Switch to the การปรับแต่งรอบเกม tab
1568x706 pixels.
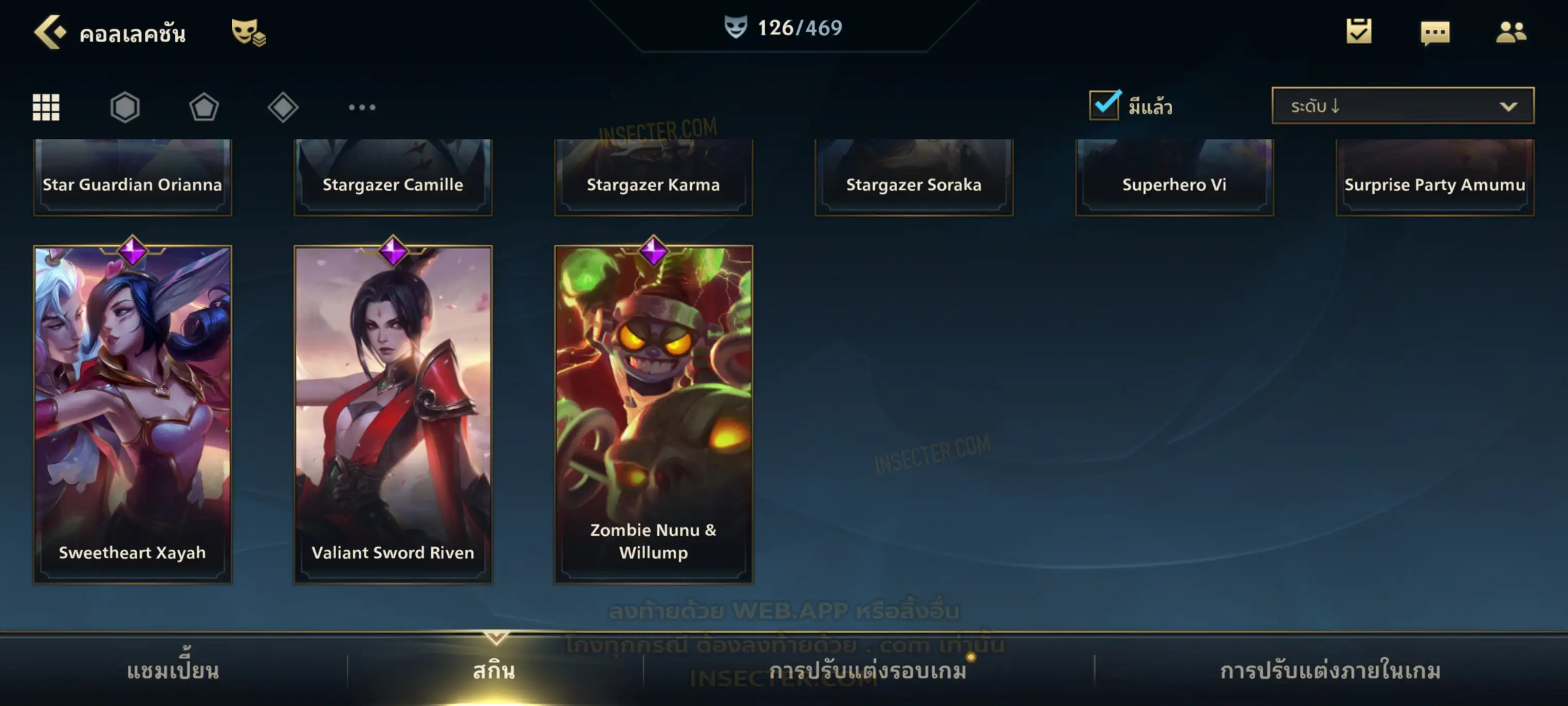pos(868,671)
